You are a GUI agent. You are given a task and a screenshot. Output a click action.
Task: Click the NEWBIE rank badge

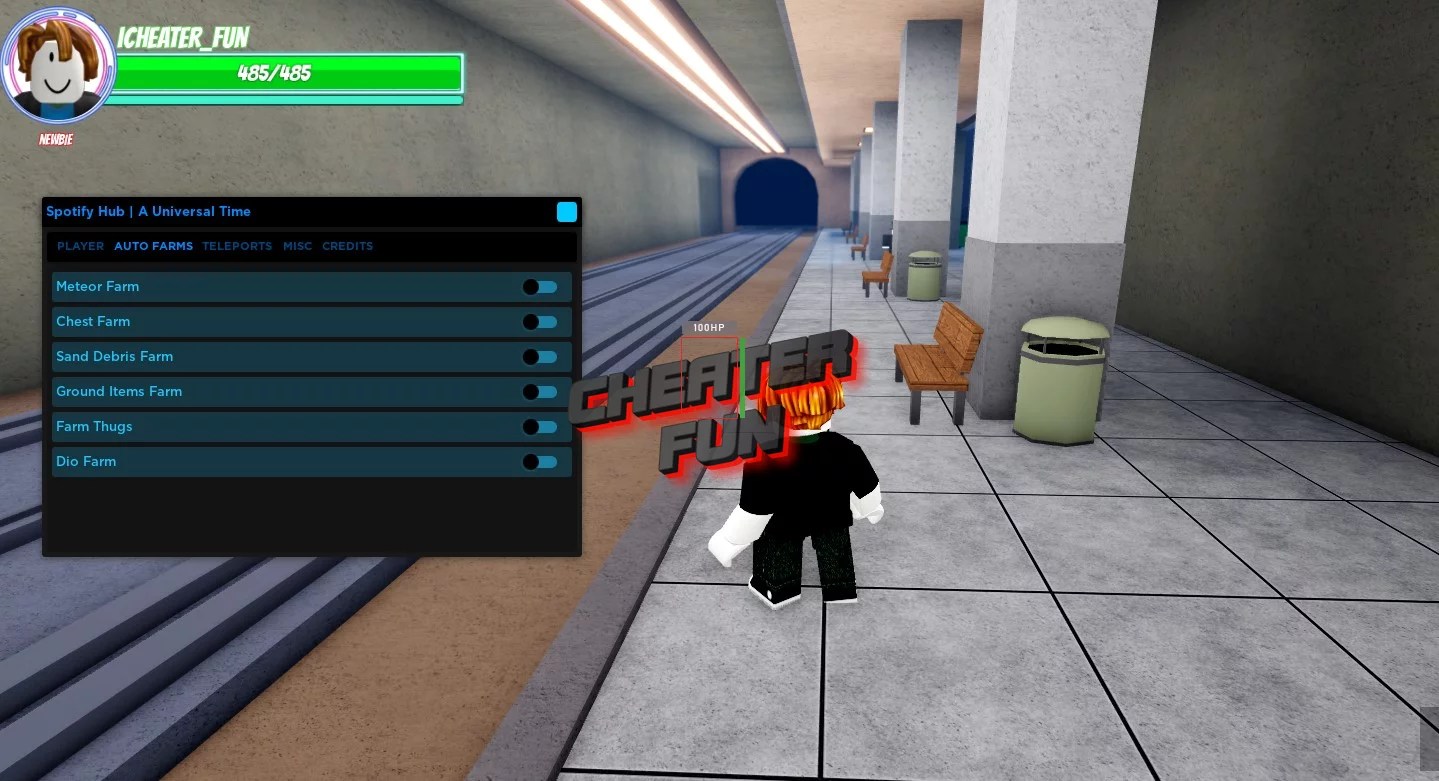tap(55, 139)
